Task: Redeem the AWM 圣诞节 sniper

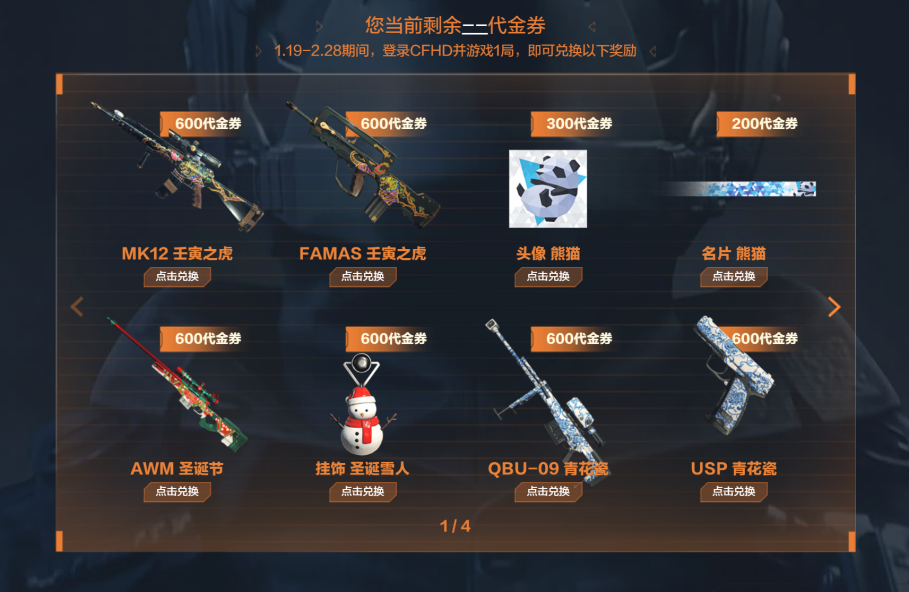Action: pos(177,492)
